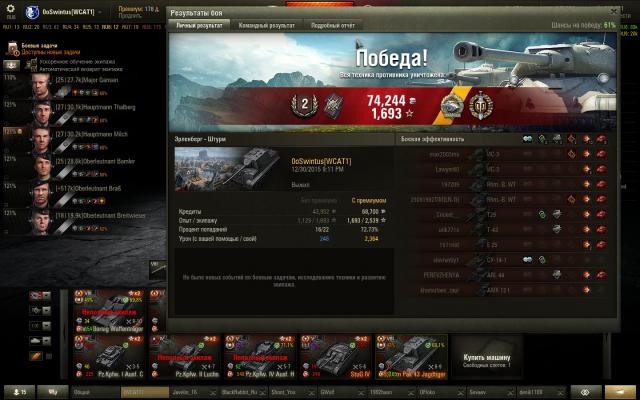The width and height of the screenshot is (640, 400).
Task: Close the battle results window
Action: click(x=611, y=12)
